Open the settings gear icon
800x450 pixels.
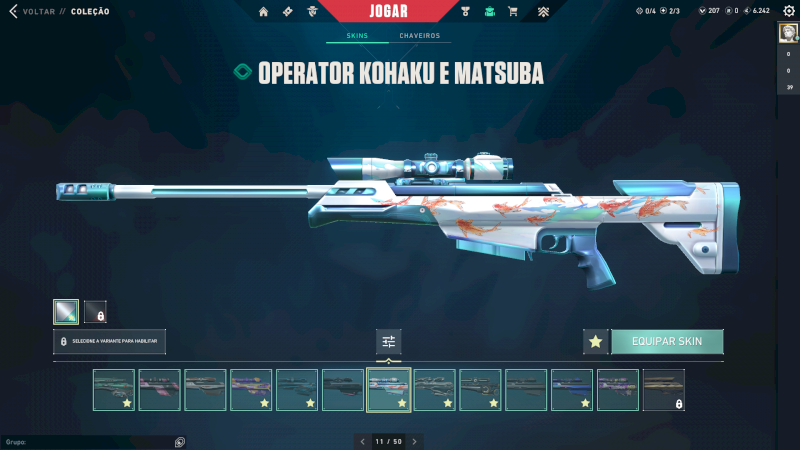787,11
